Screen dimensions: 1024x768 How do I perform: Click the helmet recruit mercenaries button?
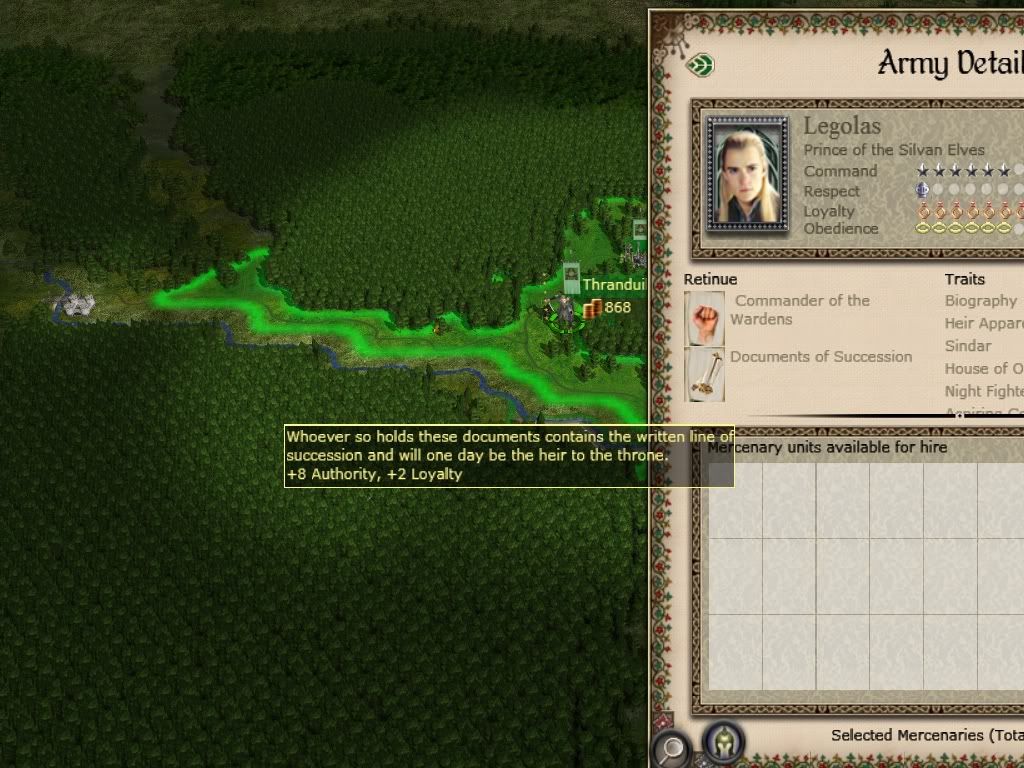pos(722,743)
